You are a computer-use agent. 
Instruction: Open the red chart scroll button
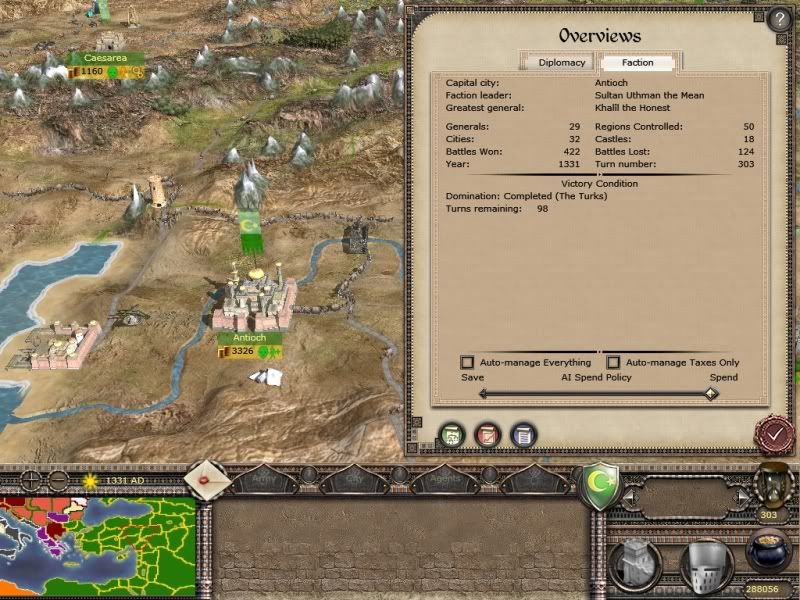(487, 435)
